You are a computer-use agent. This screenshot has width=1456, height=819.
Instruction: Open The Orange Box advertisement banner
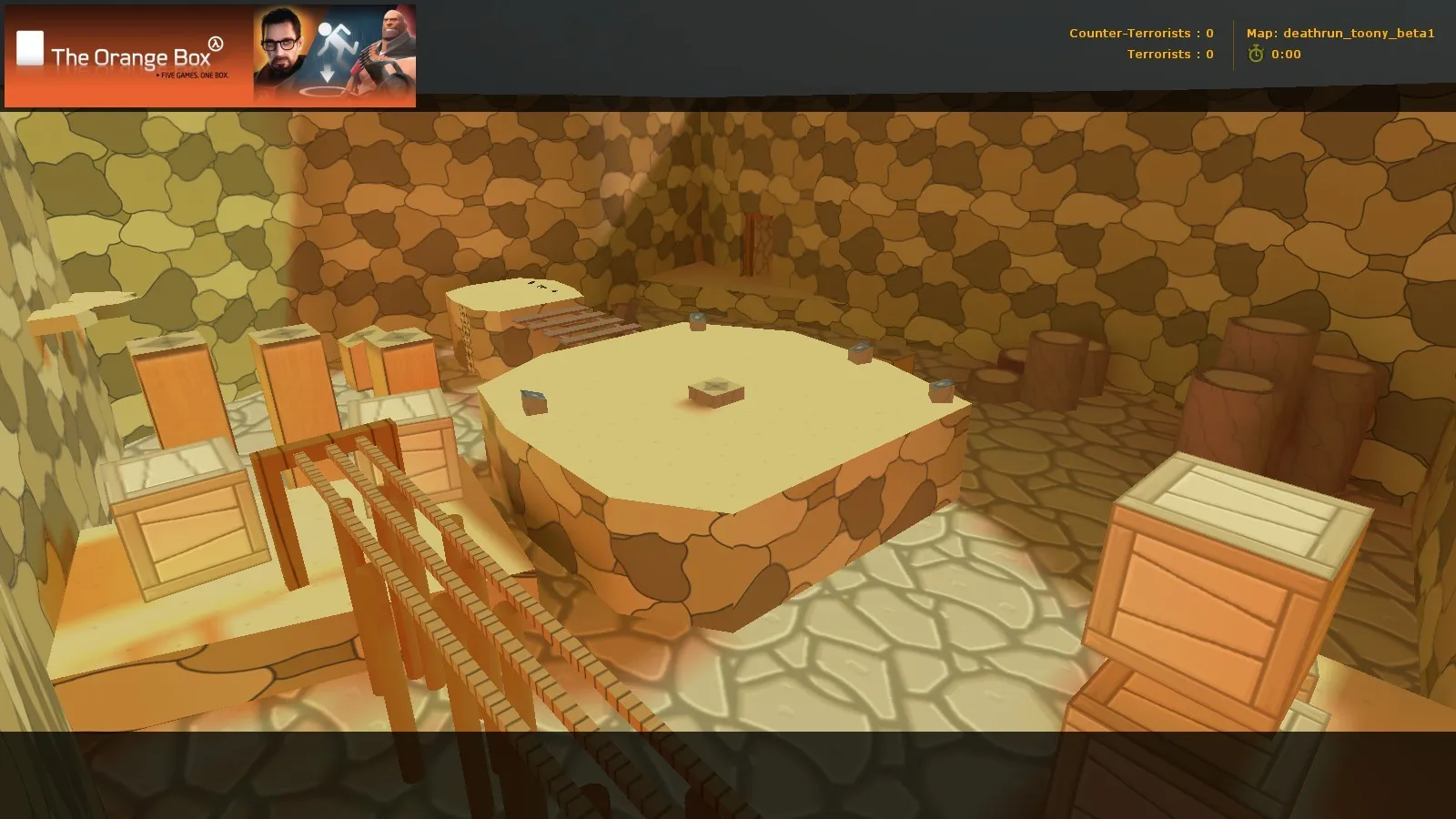pos(209,55)
